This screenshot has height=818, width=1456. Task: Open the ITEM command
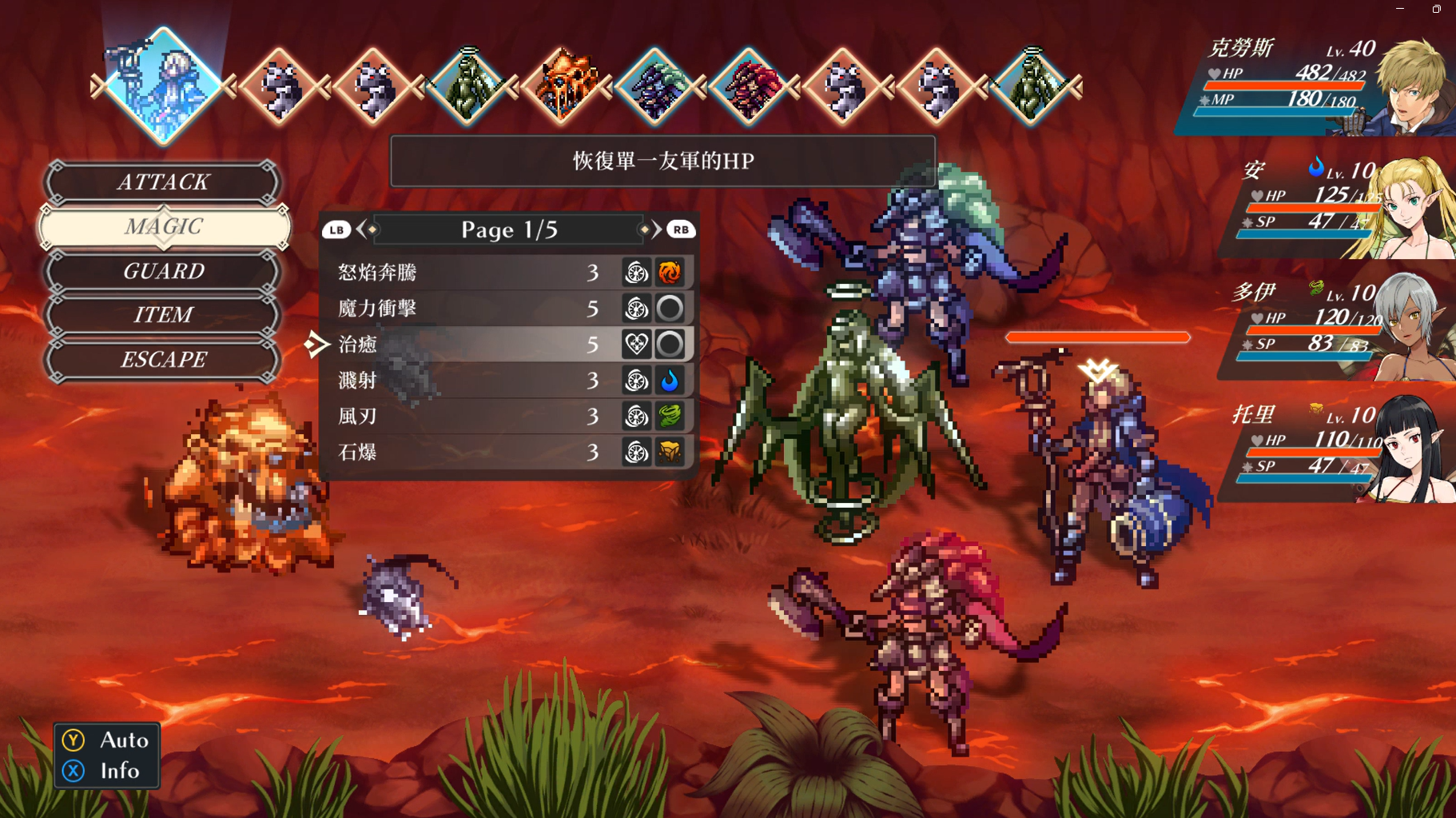tap(163, 315)
